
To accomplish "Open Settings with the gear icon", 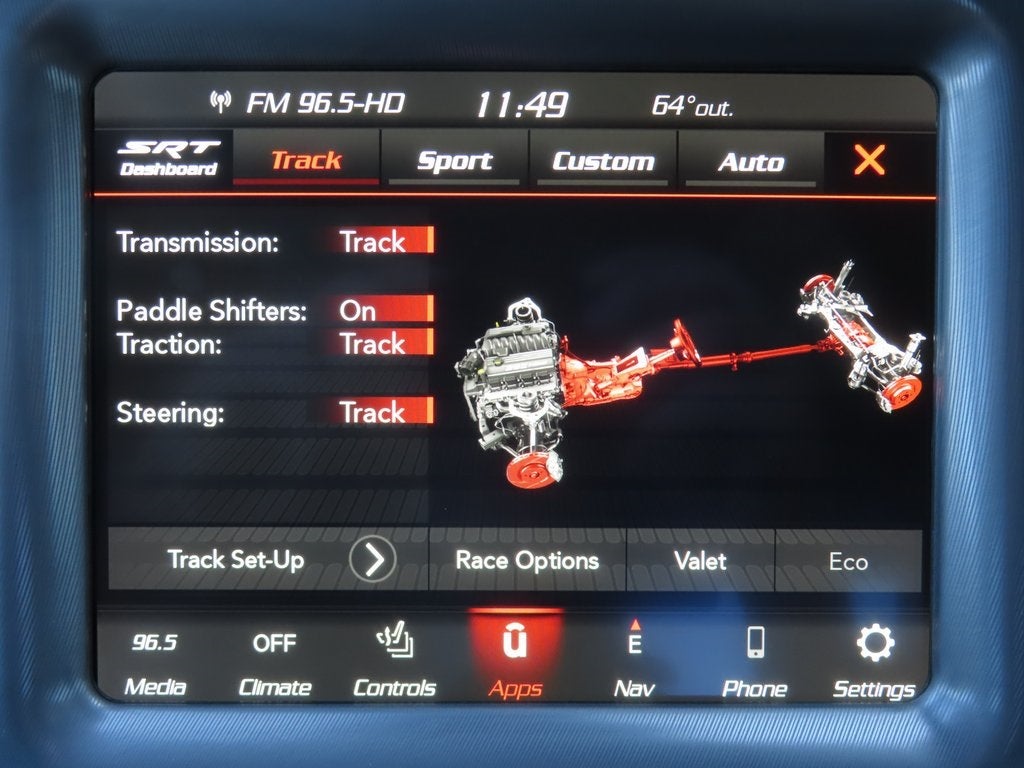I will pos(874,663).
